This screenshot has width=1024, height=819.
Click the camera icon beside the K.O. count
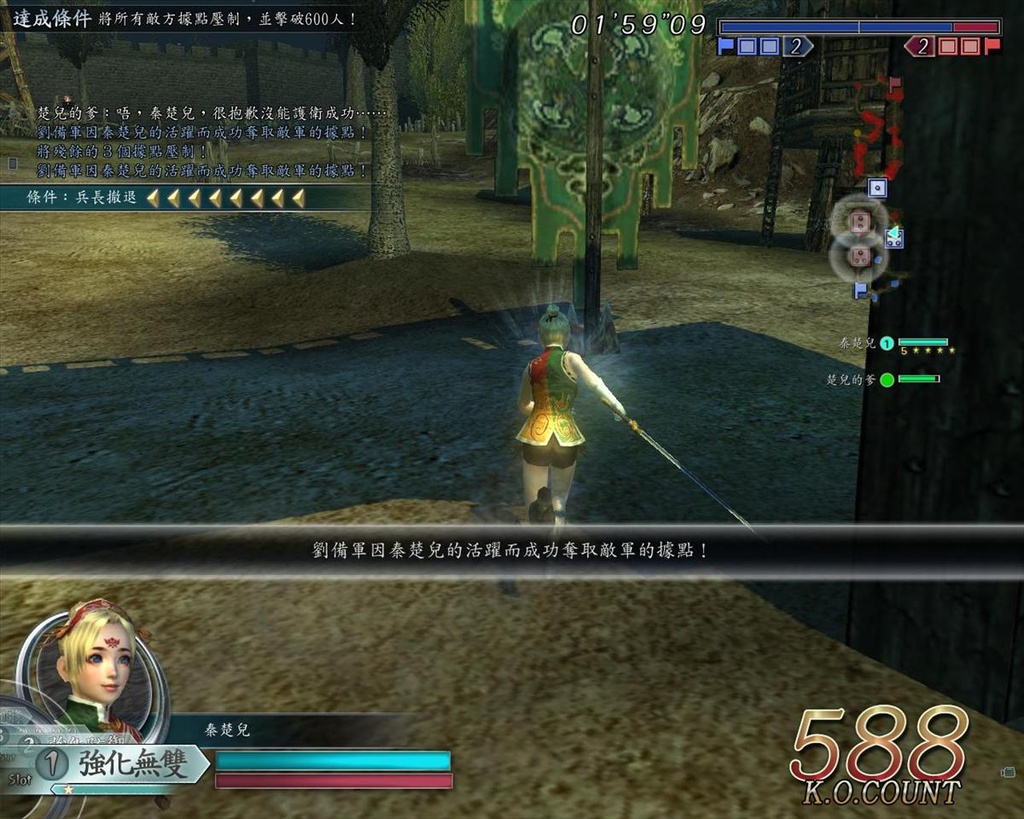click(1008, 772)
